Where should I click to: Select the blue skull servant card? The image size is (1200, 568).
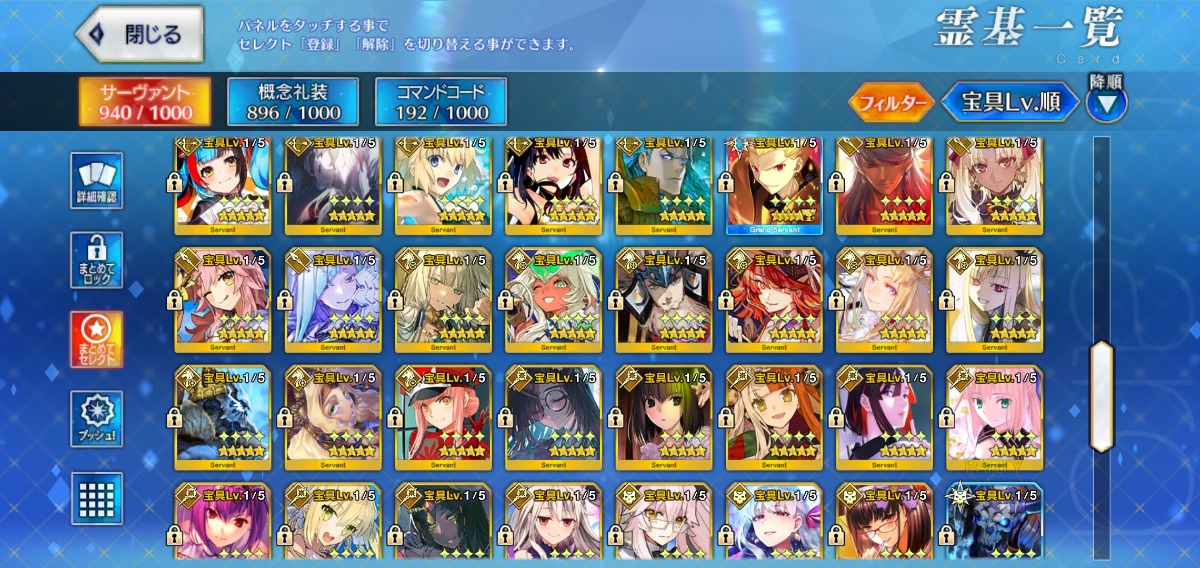pos(994,520)
